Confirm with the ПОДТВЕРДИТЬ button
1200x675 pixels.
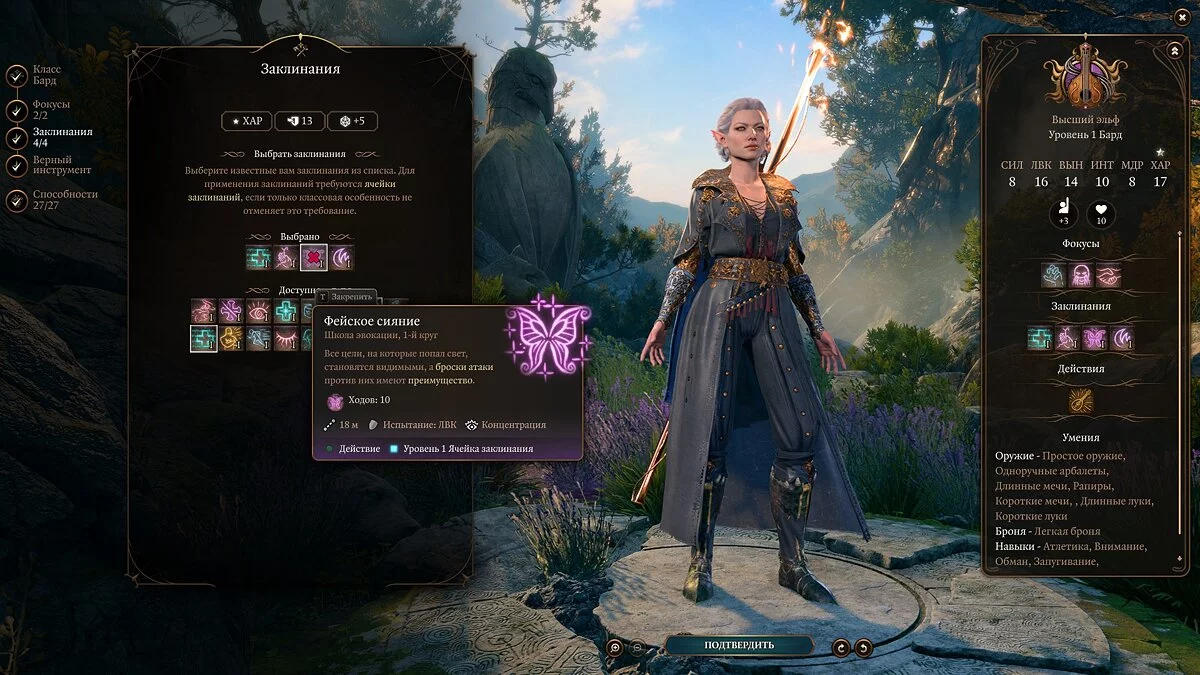point(738,645)
